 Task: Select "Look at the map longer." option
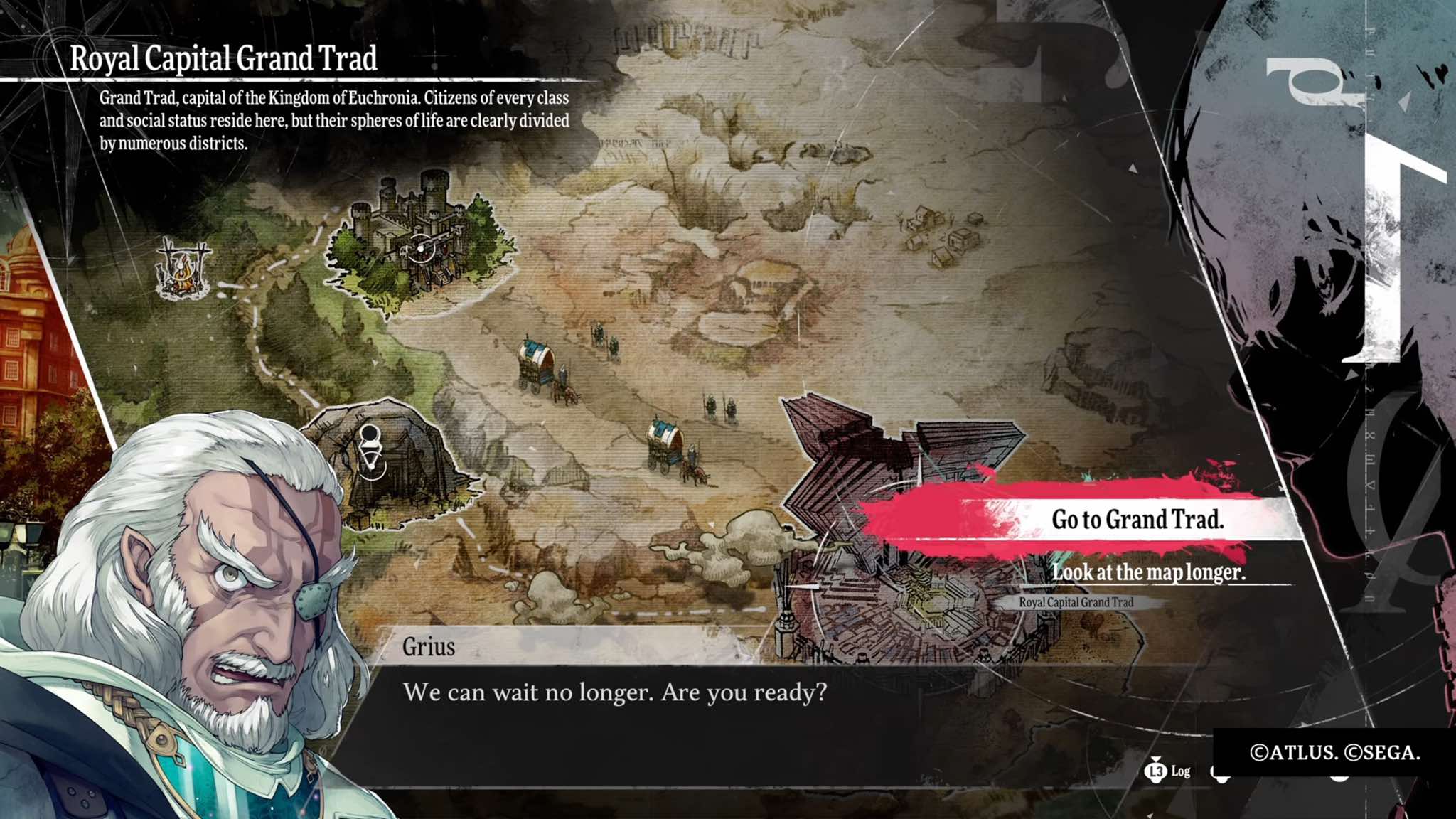tap(1148, 572)
